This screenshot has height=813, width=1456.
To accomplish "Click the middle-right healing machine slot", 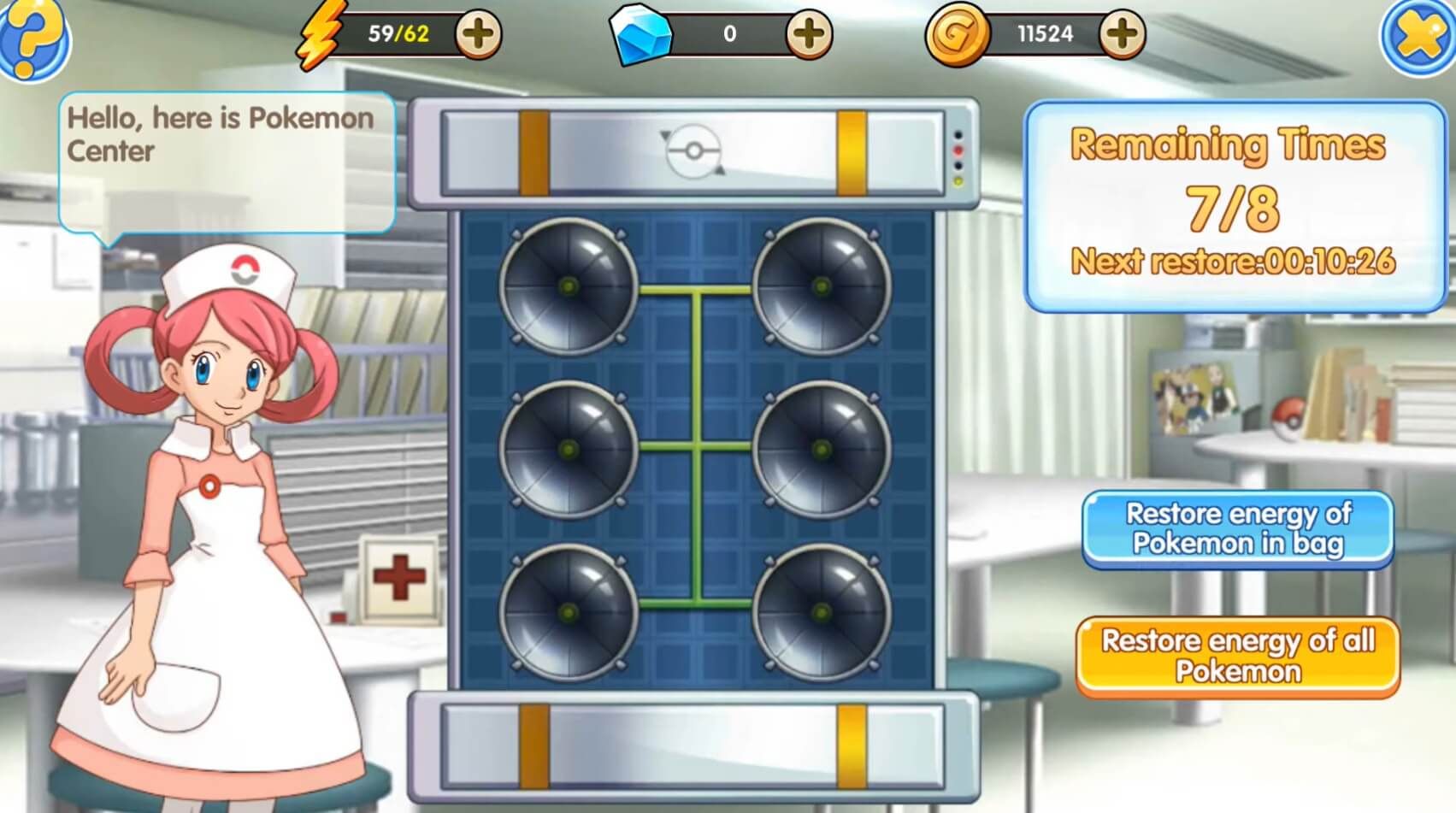I will point(822,451).
